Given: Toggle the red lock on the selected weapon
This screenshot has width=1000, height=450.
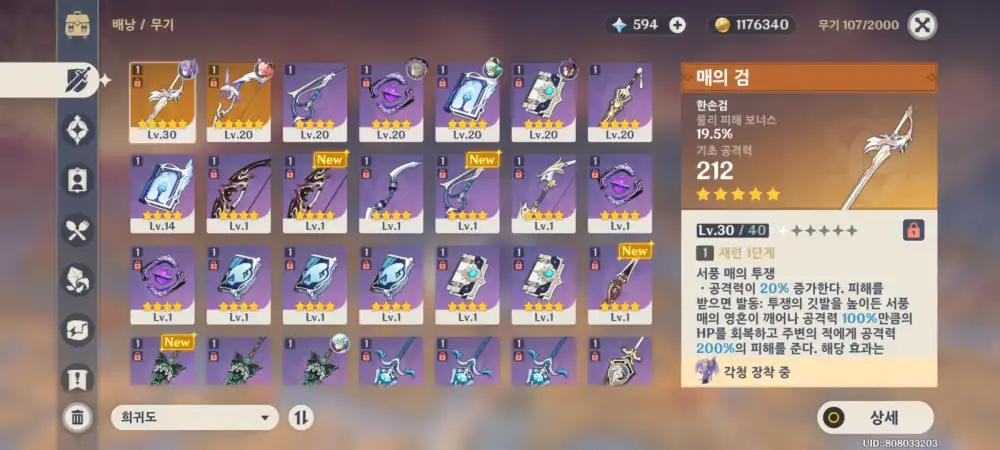Looking at the screenshot, I should tap(912, 230).
